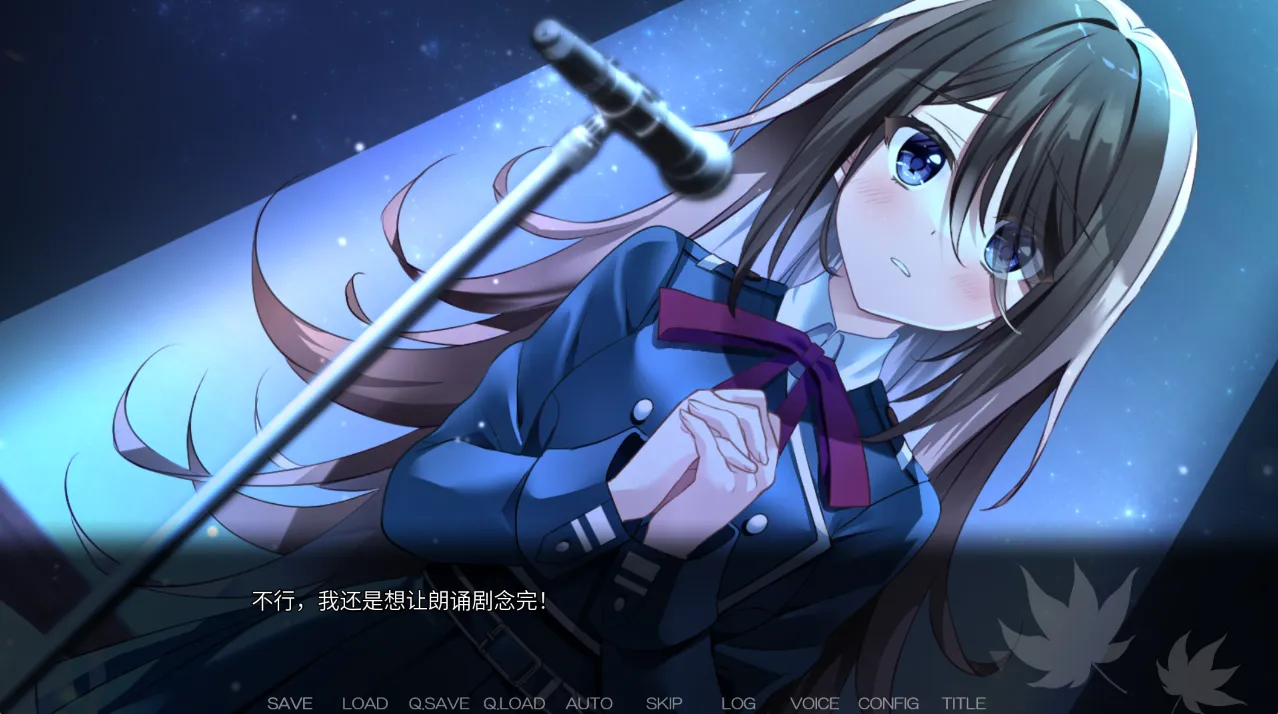Open the LOAD menu
The image size is (1278, 714).
coord(365,703)
